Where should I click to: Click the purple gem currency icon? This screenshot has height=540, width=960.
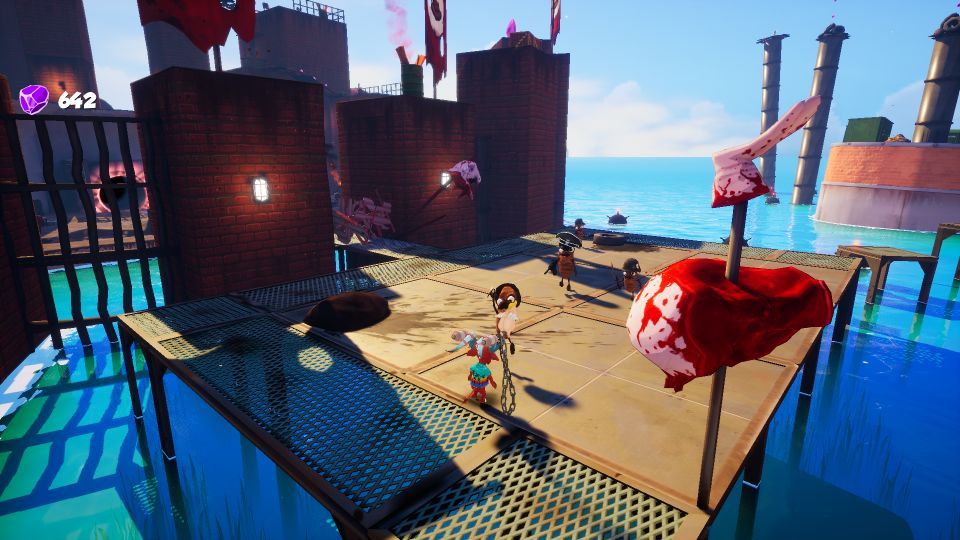click(x=34, y=99)
